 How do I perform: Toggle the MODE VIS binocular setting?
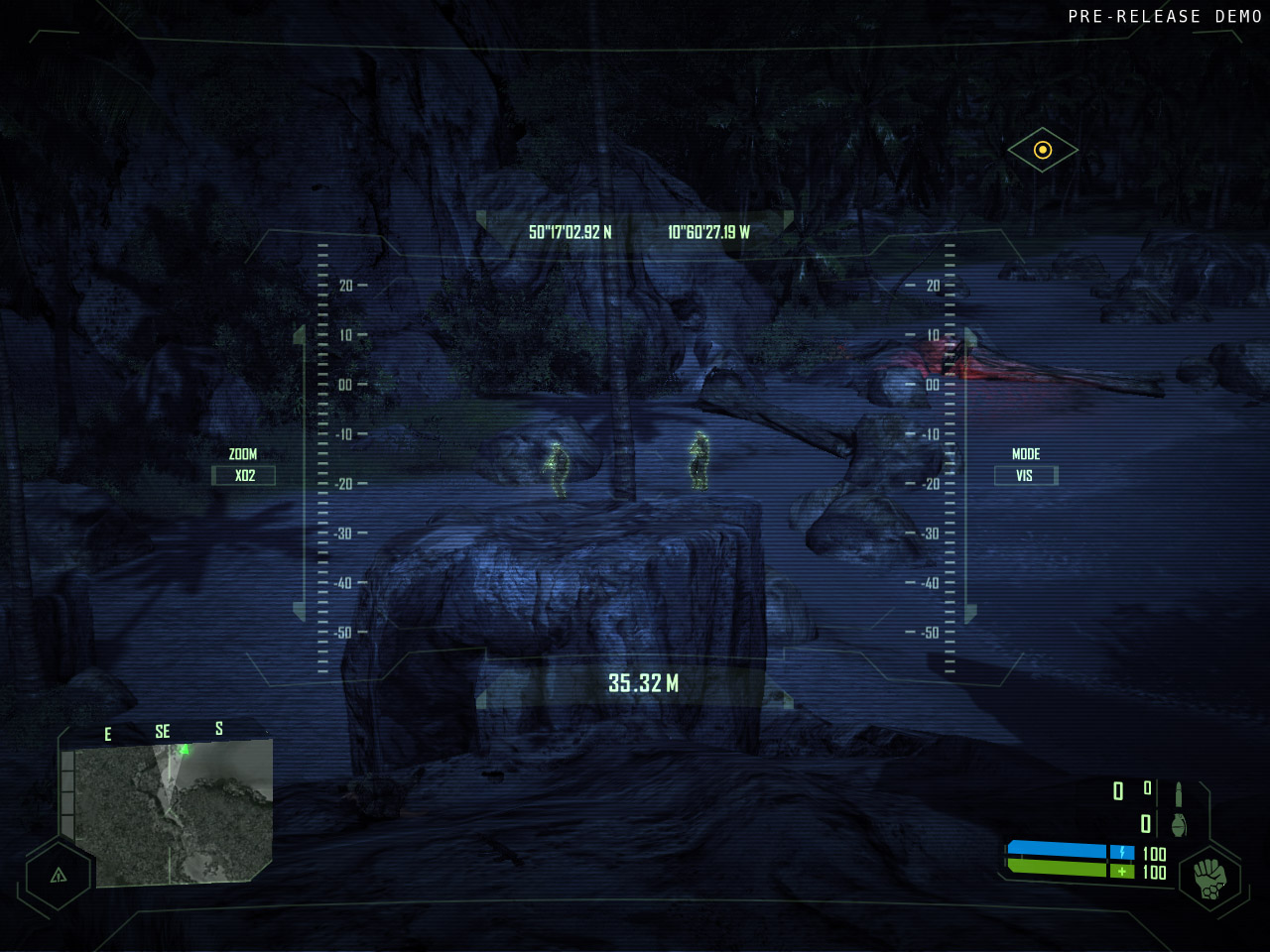(1025, 476)
